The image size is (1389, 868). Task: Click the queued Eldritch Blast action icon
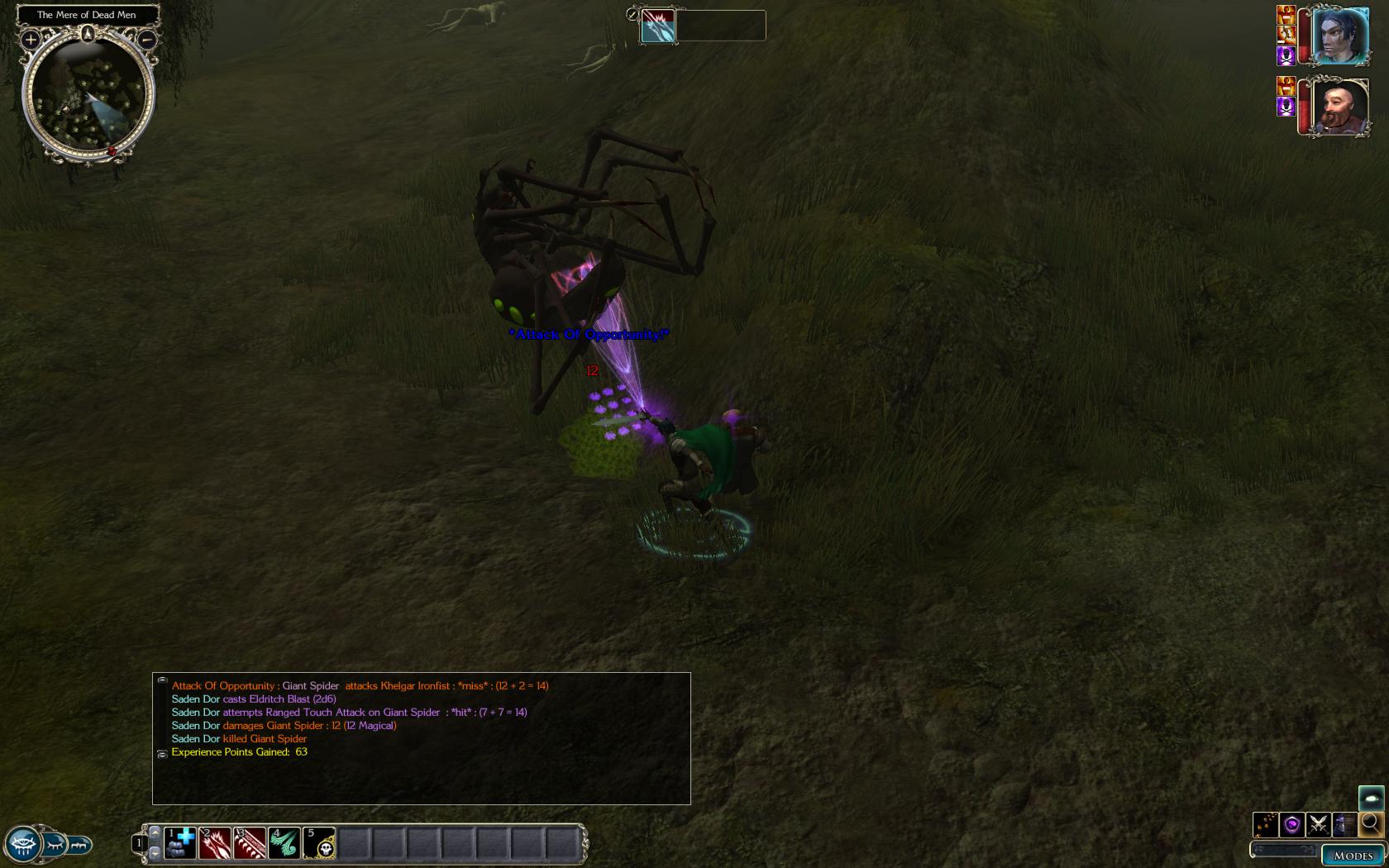[658, 26]
